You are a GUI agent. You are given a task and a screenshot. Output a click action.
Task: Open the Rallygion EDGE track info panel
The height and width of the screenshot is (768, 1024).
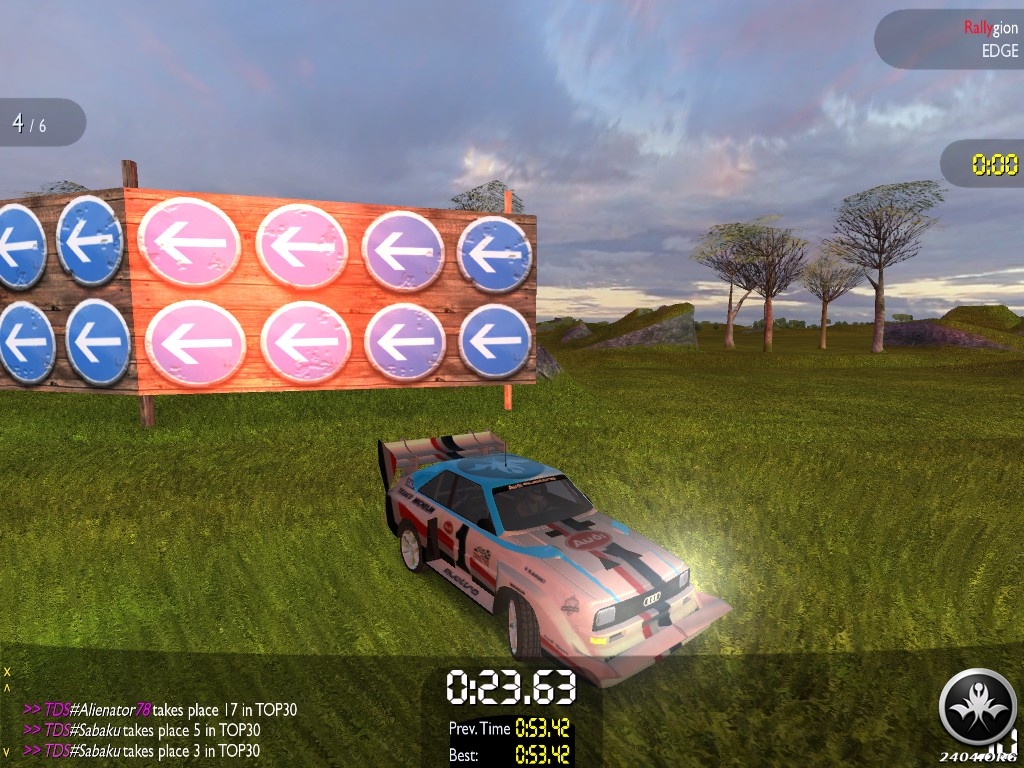click(951, 39)
